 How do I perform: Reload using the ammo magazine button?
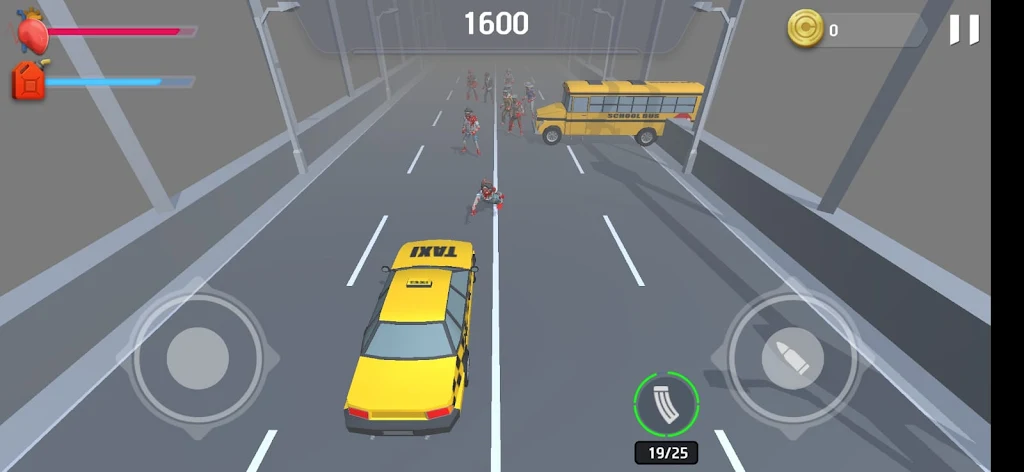(666, 404)
